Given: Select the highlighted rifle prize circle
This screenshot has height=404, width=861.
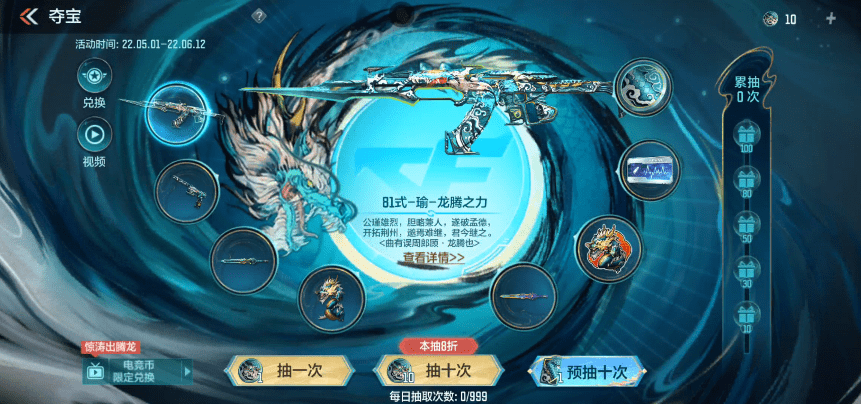Looking at the screenshot, I should pyautogui.click(x=176, y=112).
